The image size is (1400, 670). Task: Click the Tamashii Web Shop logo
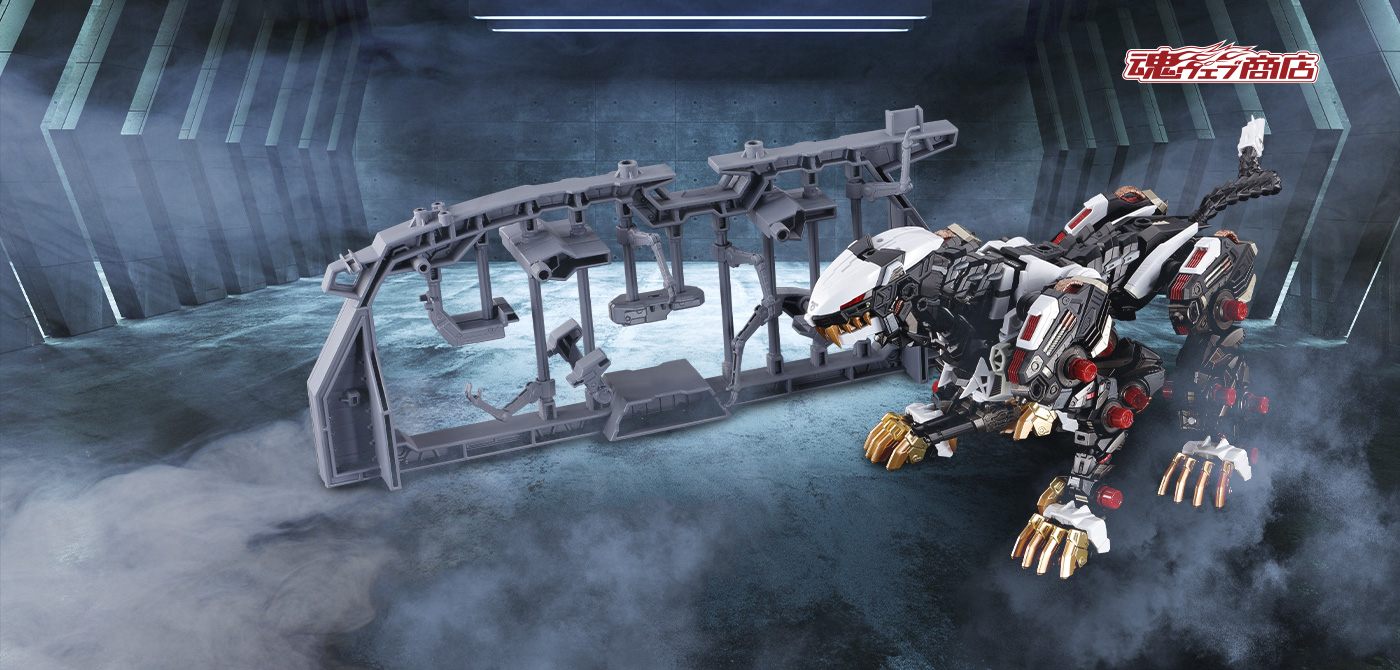click(1219, 63)
